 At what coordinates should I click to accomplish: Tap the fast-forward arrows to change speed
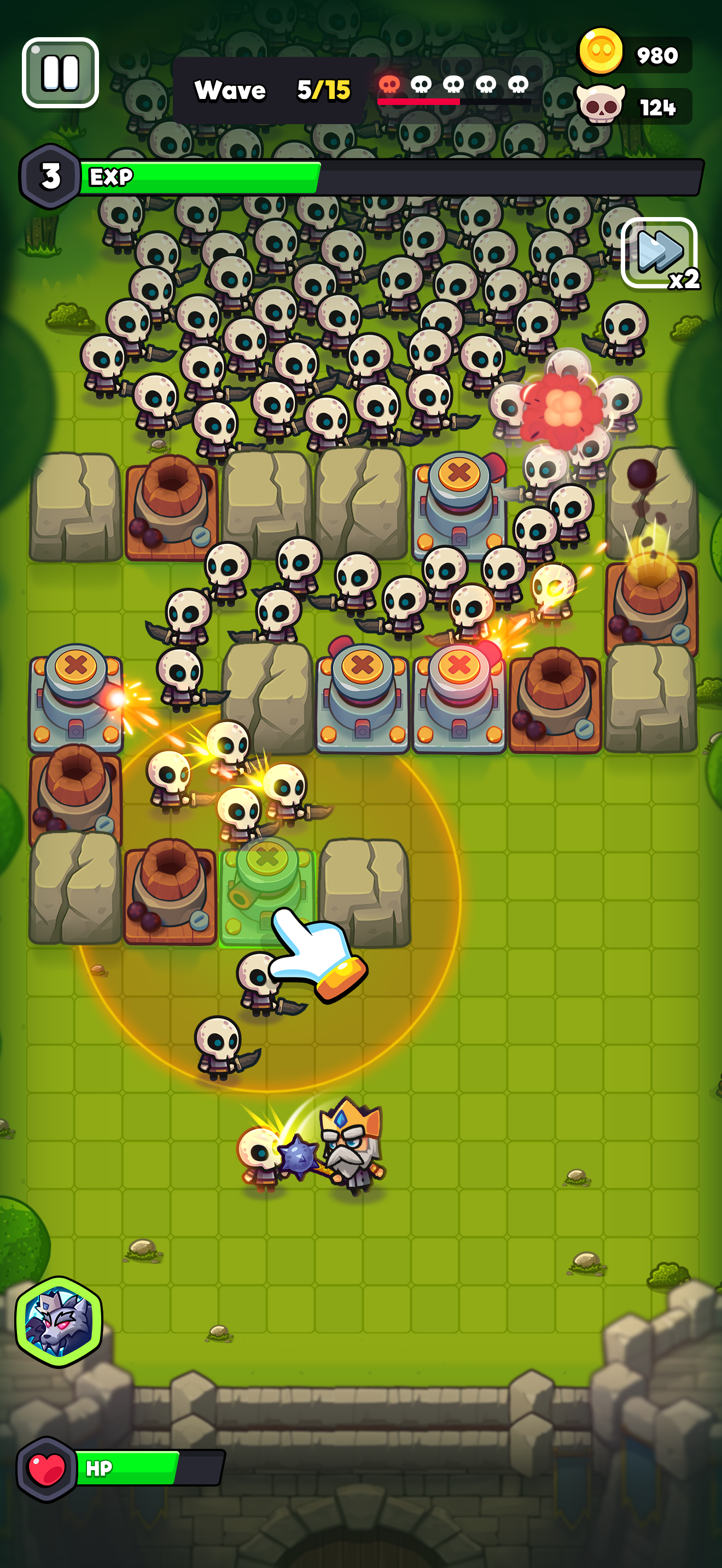(x=656, y=252)
